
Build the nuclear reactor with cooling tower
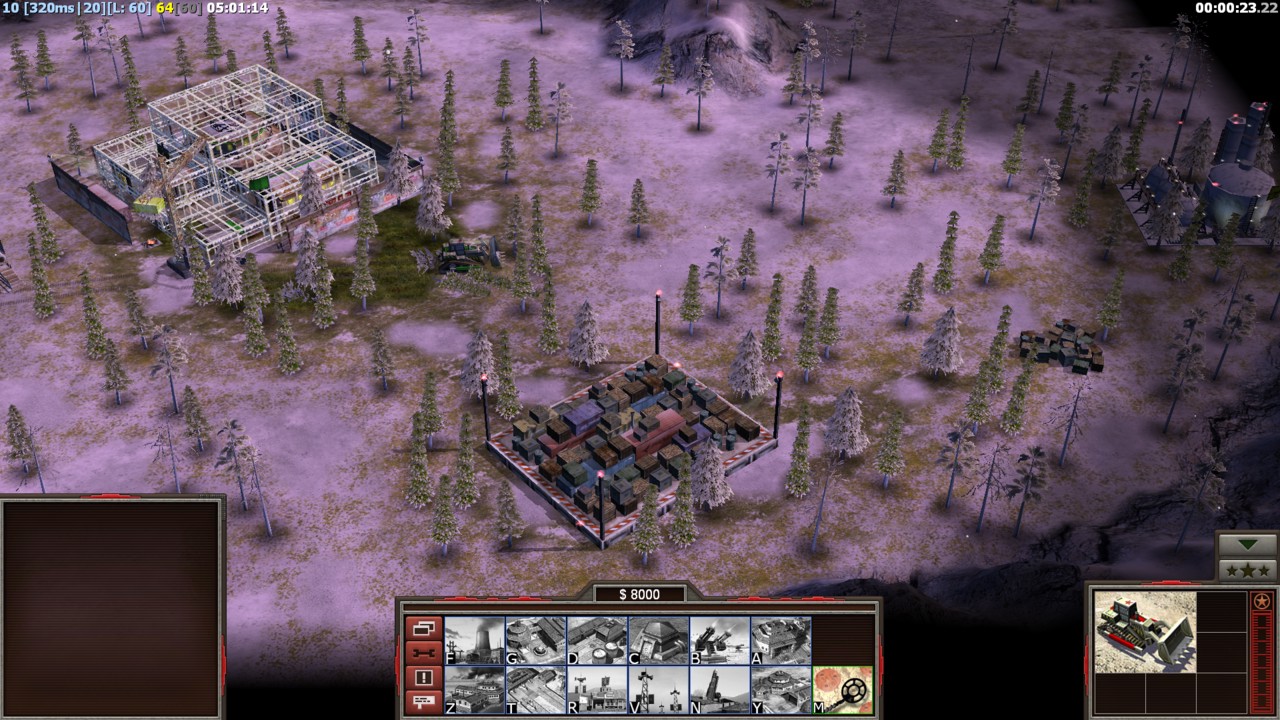474,640
